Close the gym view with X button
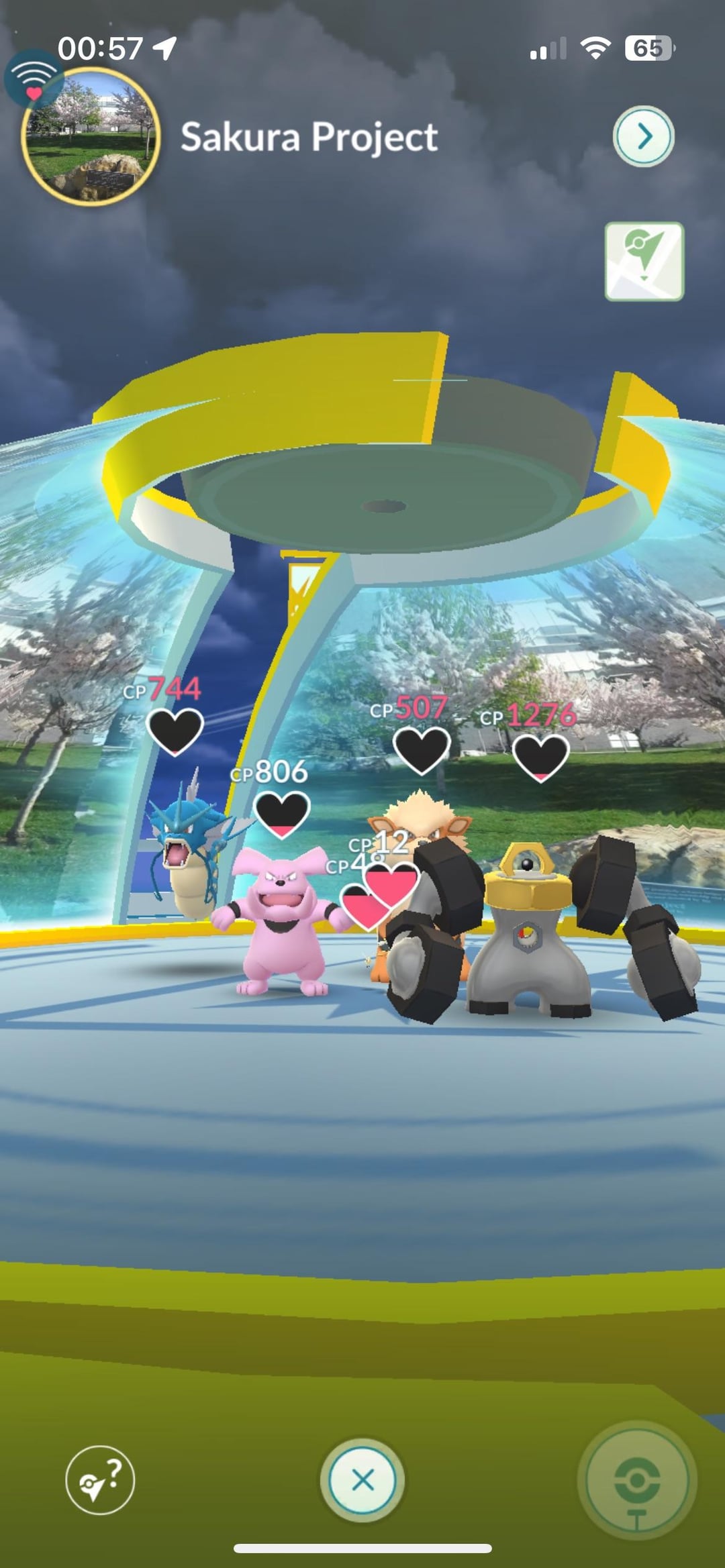This screenshot has height=1568, width=725. point(362,1479)
